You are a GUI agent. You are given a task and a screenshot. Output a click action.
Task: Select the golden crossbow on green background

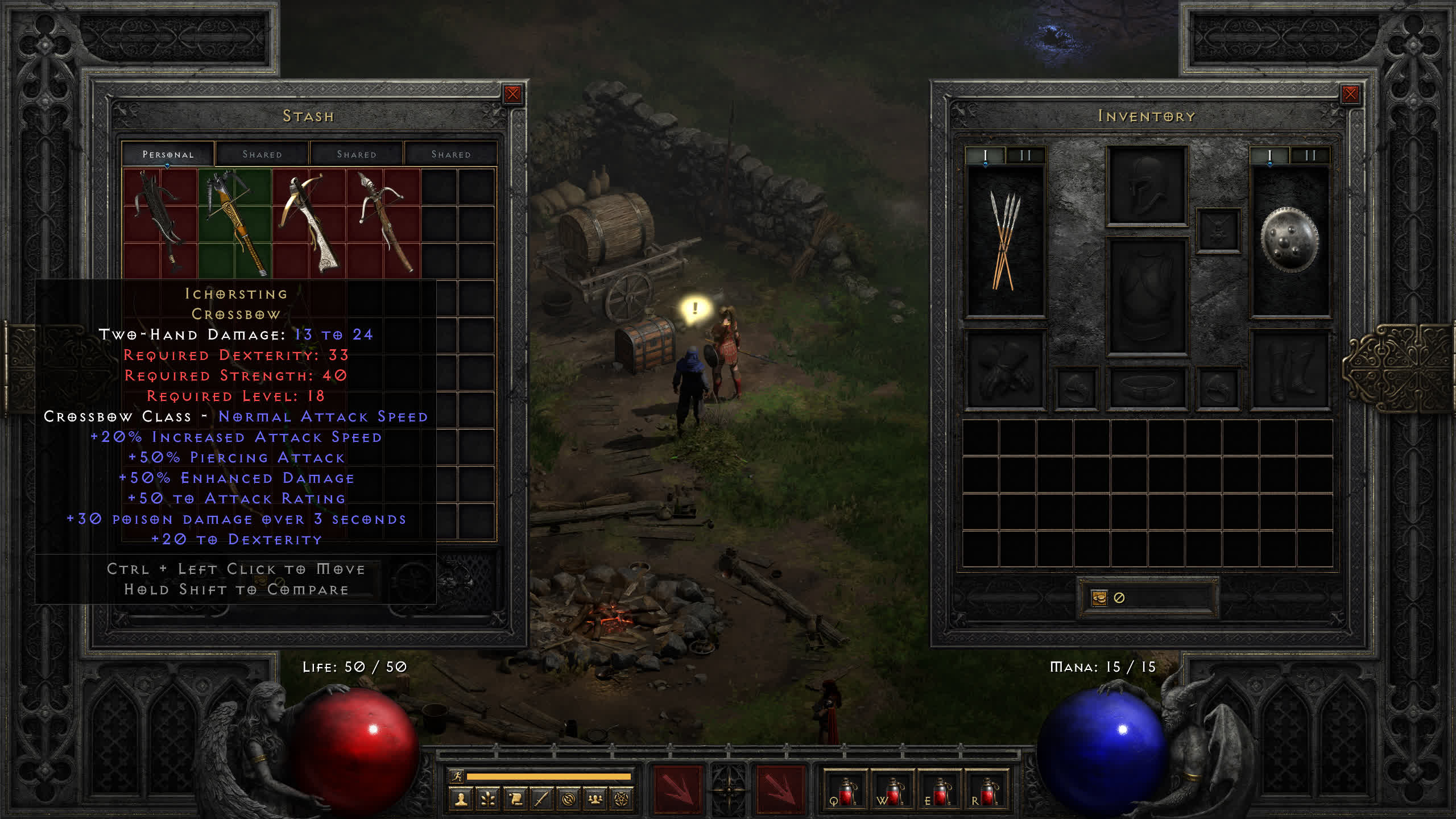234,223
